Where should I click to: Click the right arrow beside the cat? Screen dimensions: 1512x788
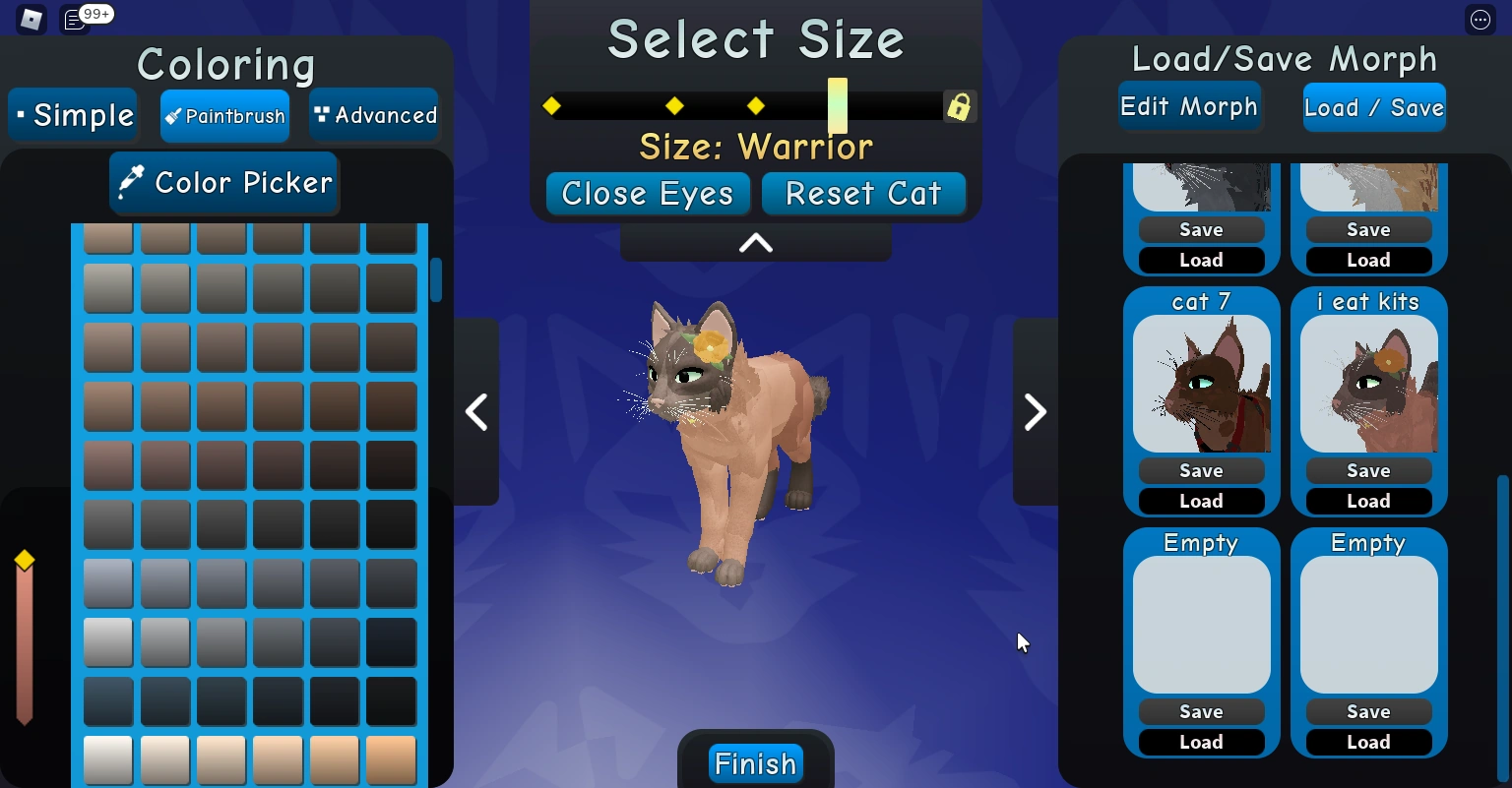coord(1034,412)
